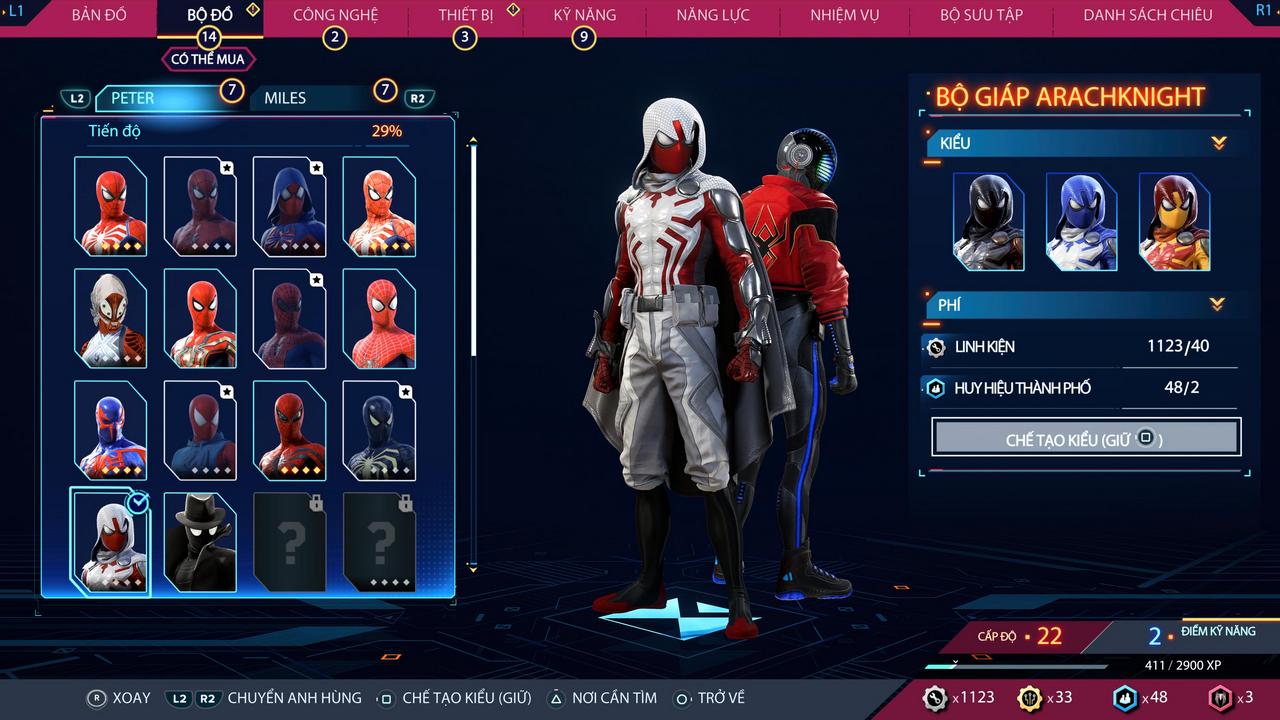The height and width of the screenshot is (720, 1280).
Task: Click the hero token icon showing x3
Action: point(1219,698)
